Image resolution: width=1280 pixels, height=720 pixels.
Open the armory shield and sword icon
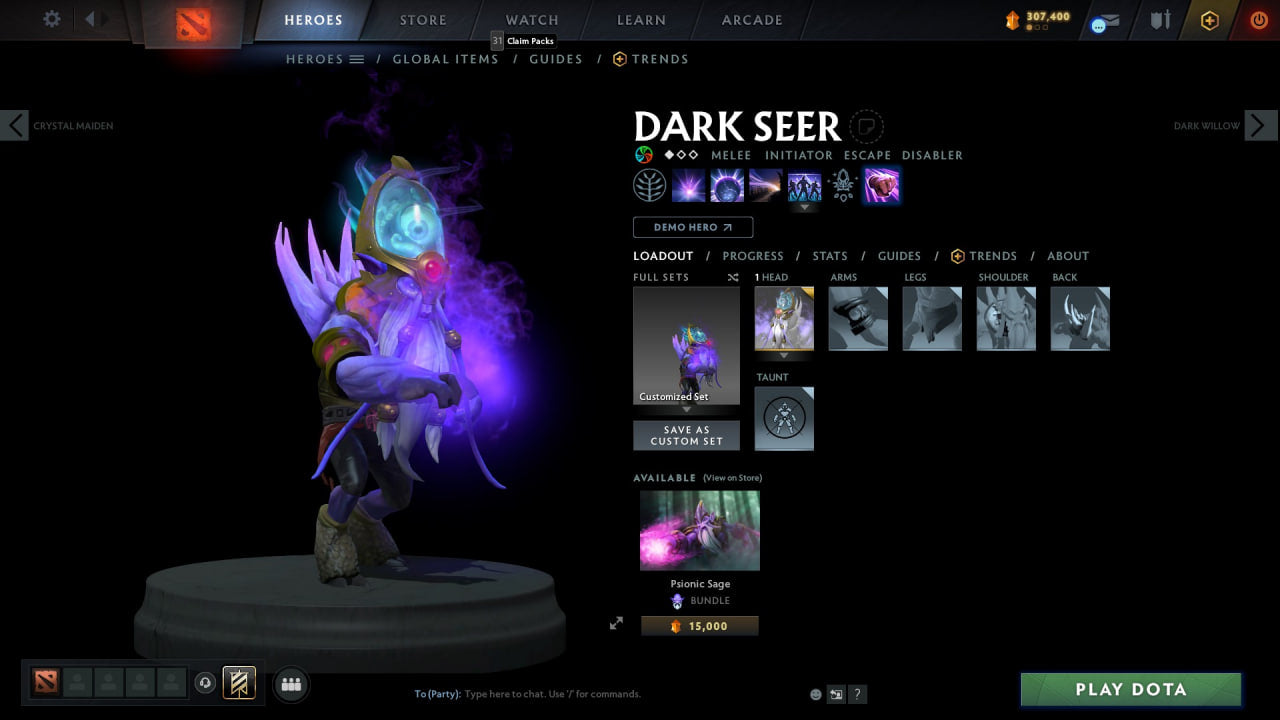1160,20
